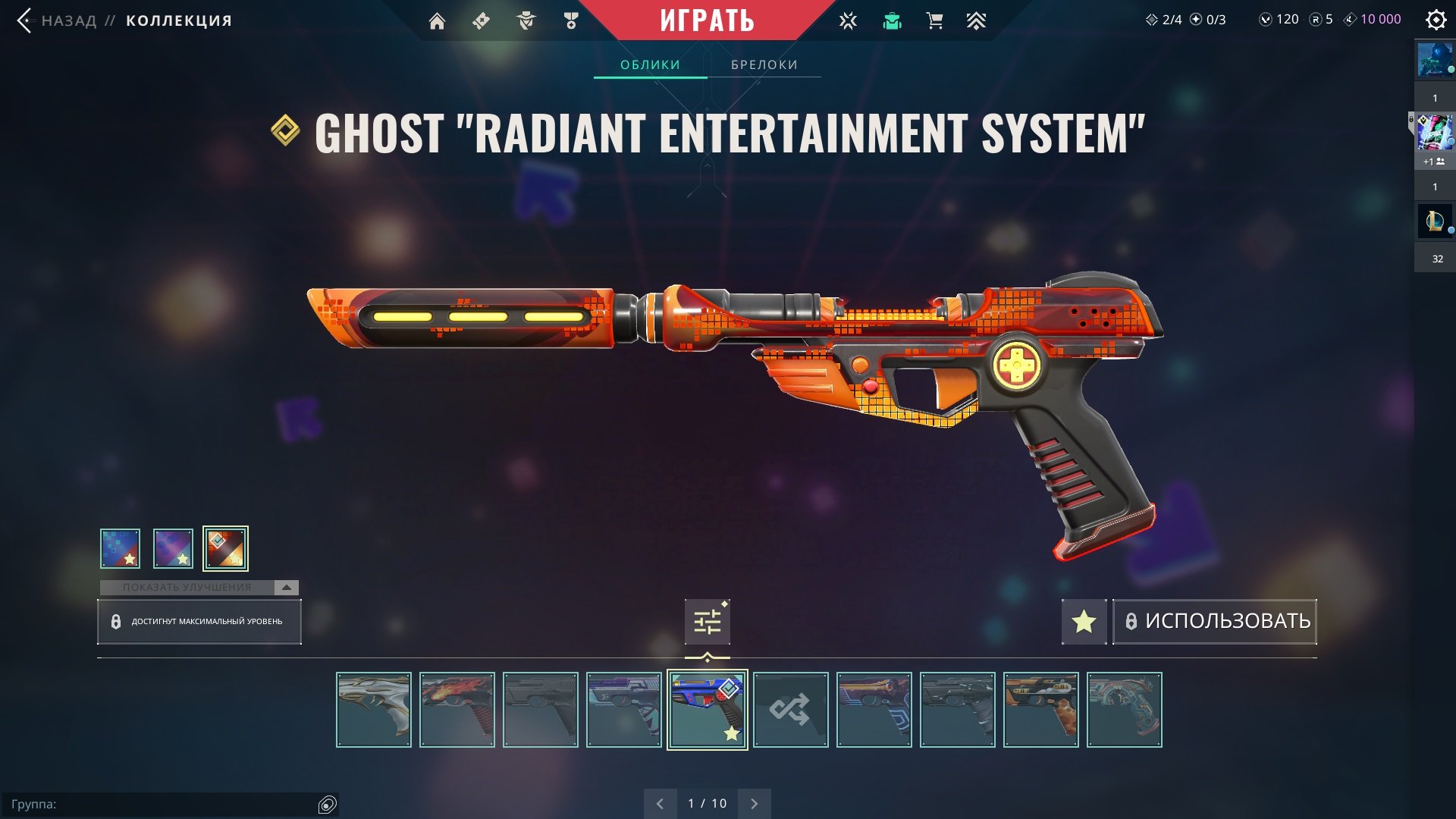Toggle the favorite star button

coord(1084,622)
